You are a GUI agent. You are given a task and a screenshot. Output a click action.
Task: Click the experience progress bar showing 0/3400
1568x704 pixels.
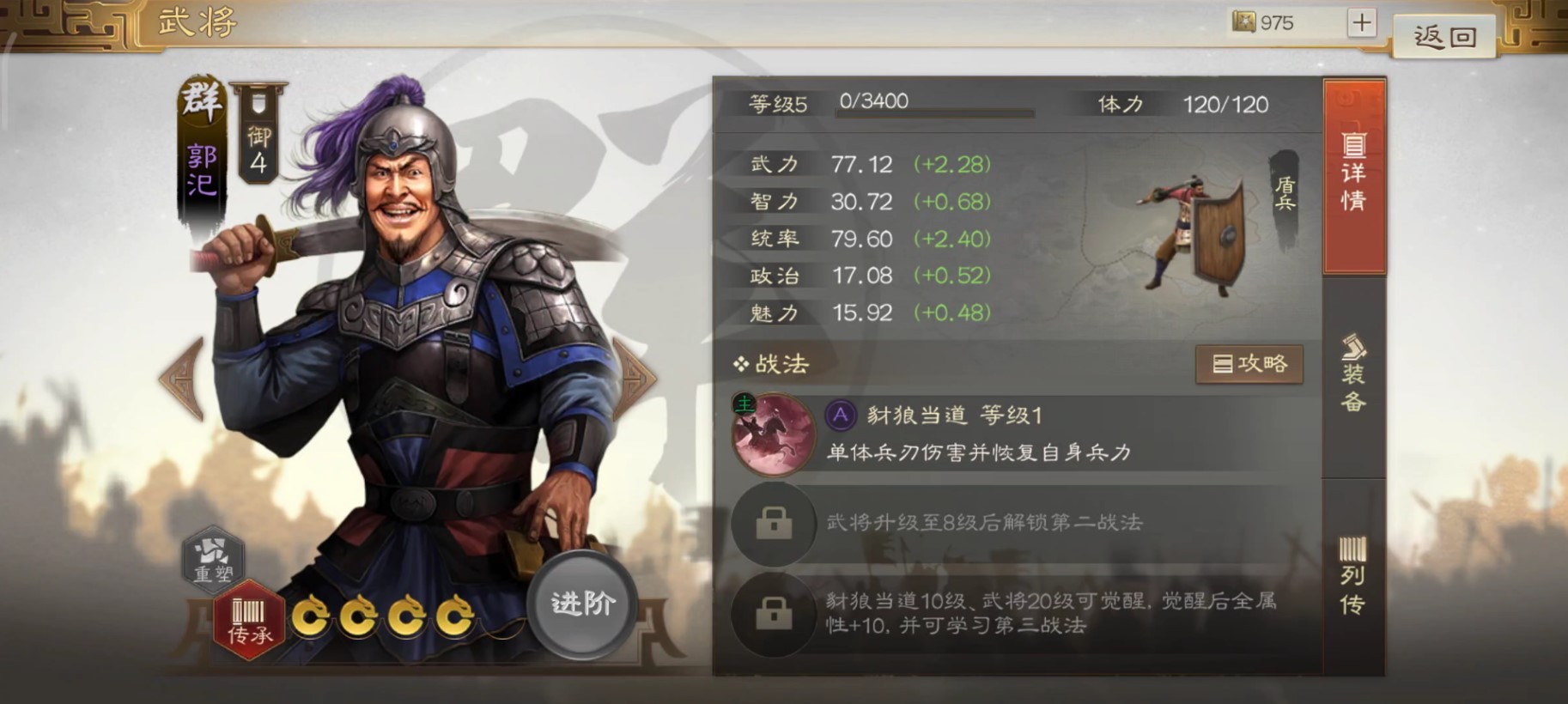click(x=936, y=110)
